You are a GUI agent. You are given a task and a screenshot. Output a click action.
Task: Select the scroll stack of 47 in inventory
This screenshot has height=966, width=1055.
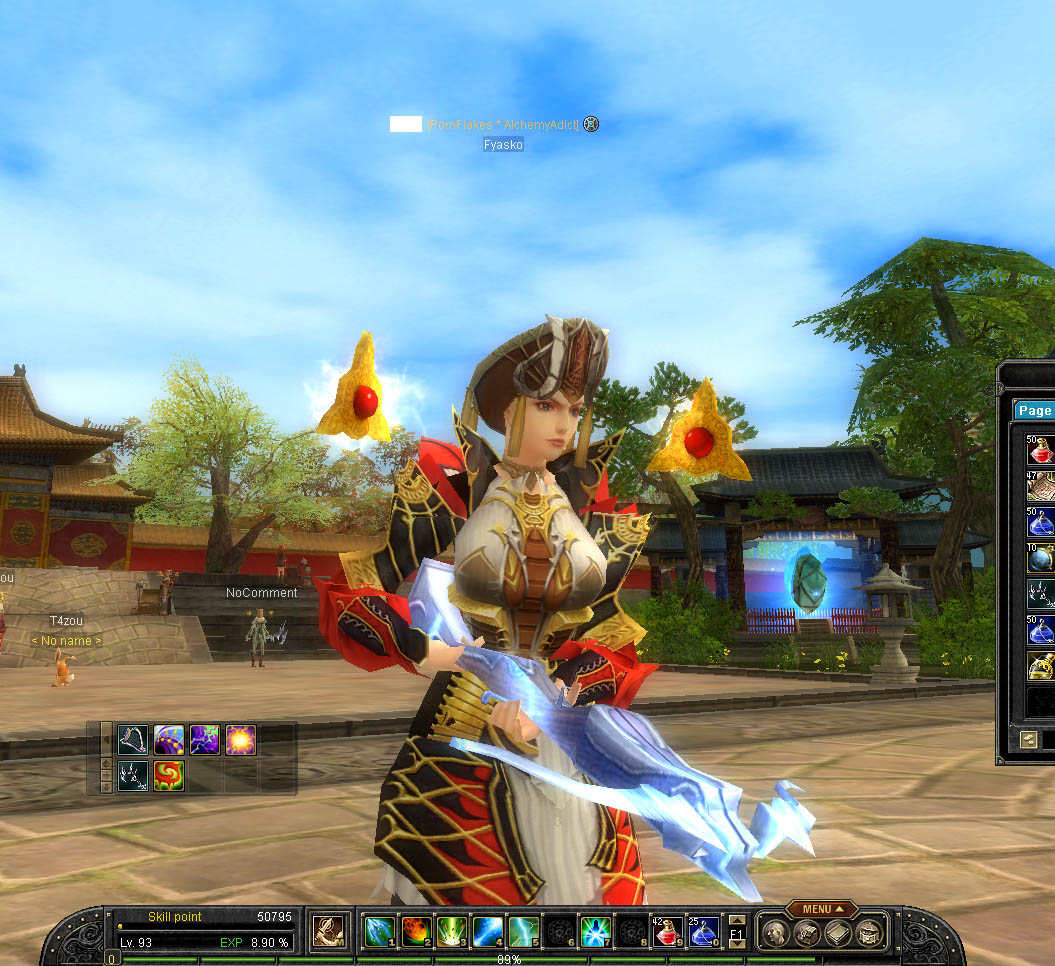tap(1041, 486)
